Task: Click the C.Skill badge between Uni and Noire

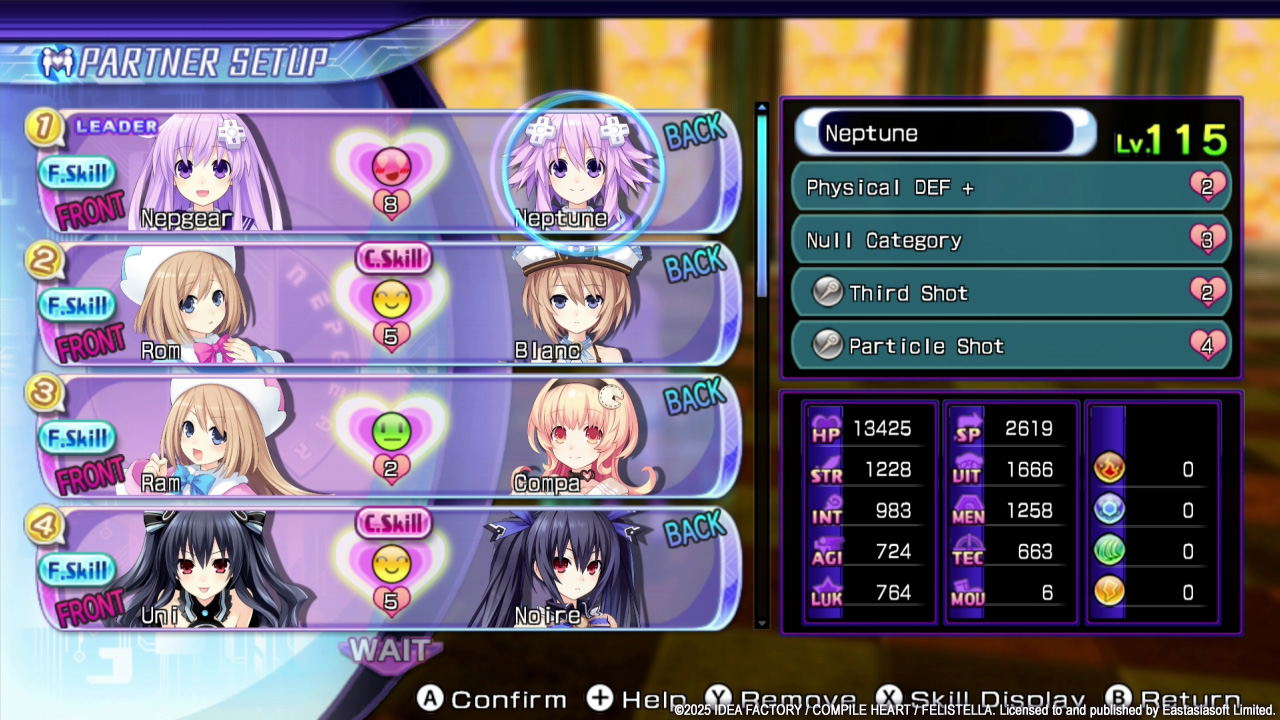Action: (x=393, y=523)
